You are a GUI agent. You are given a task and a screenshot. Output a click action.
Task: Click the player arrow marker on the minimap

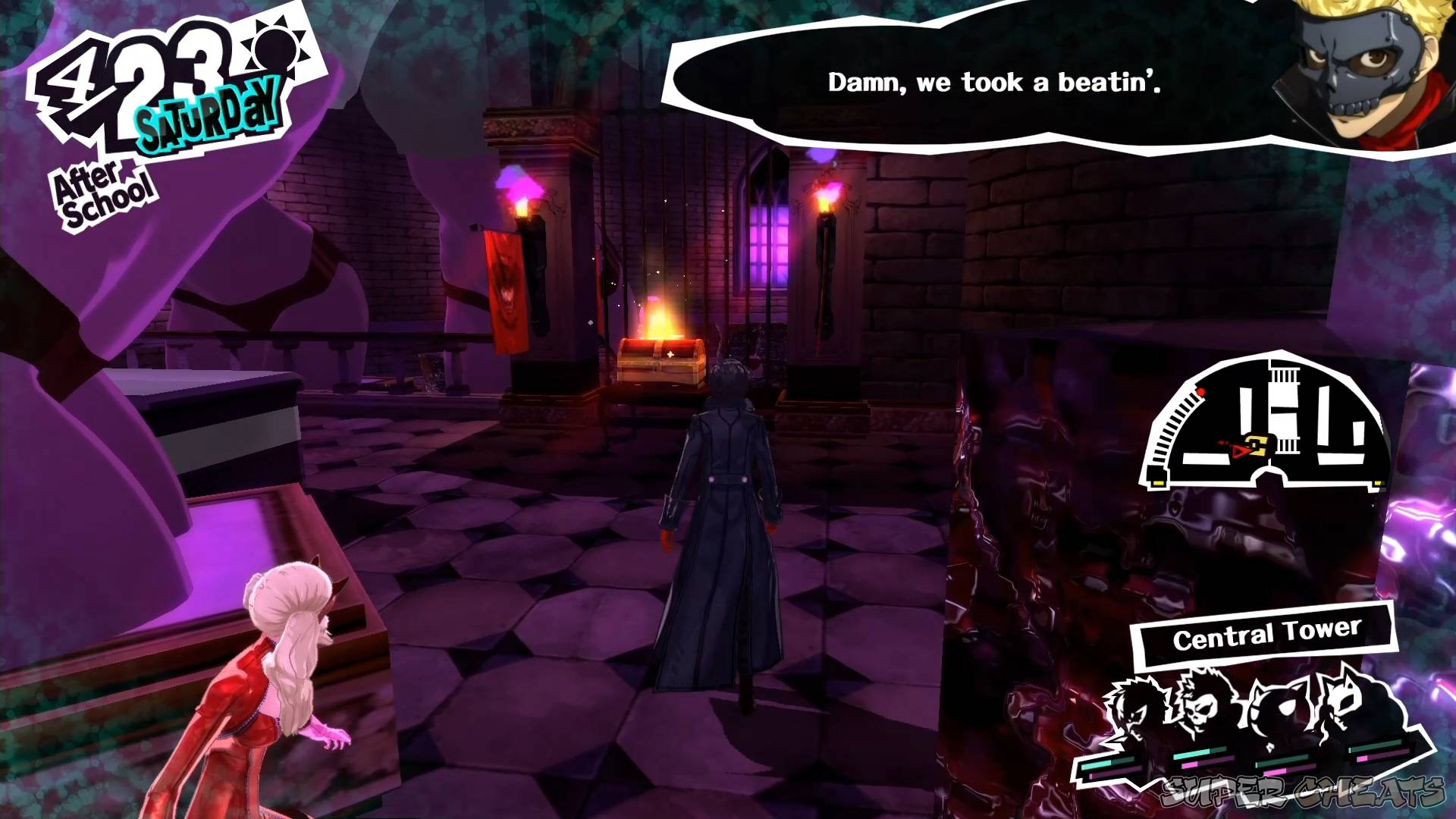1241,448
